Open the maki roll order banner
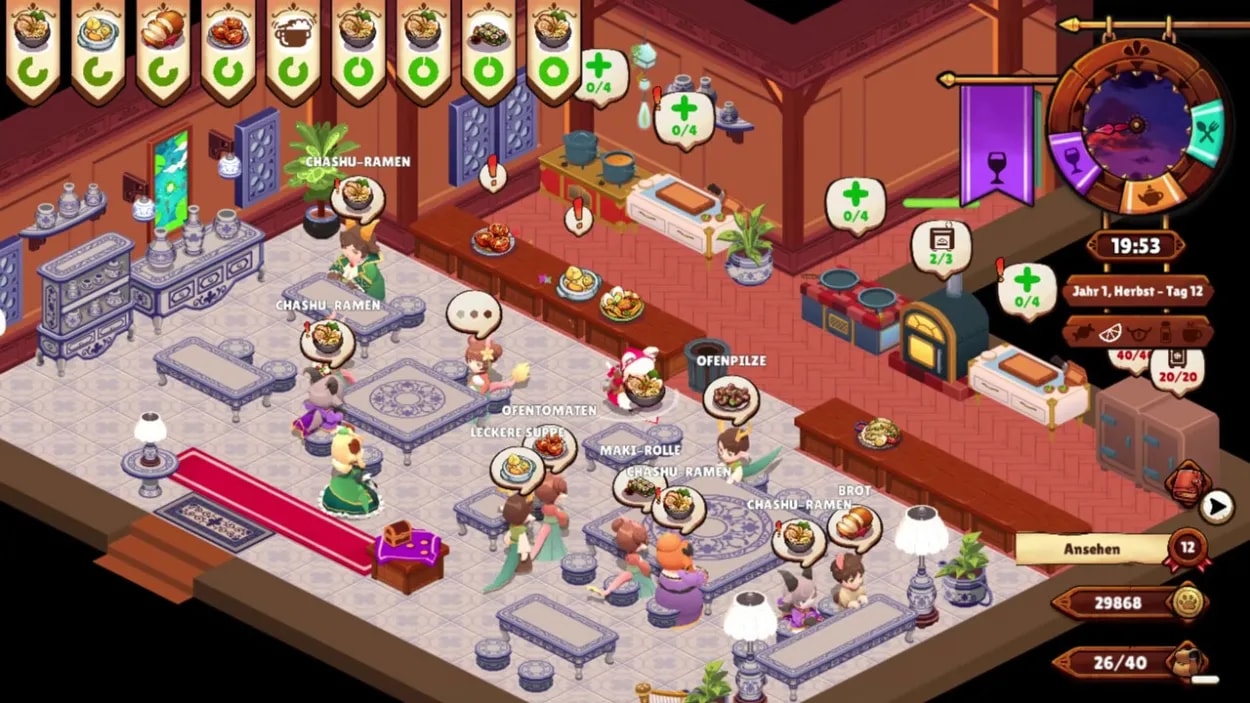Image resolution: width=1250 pixels, height=703 pixels. pos(488,48)
